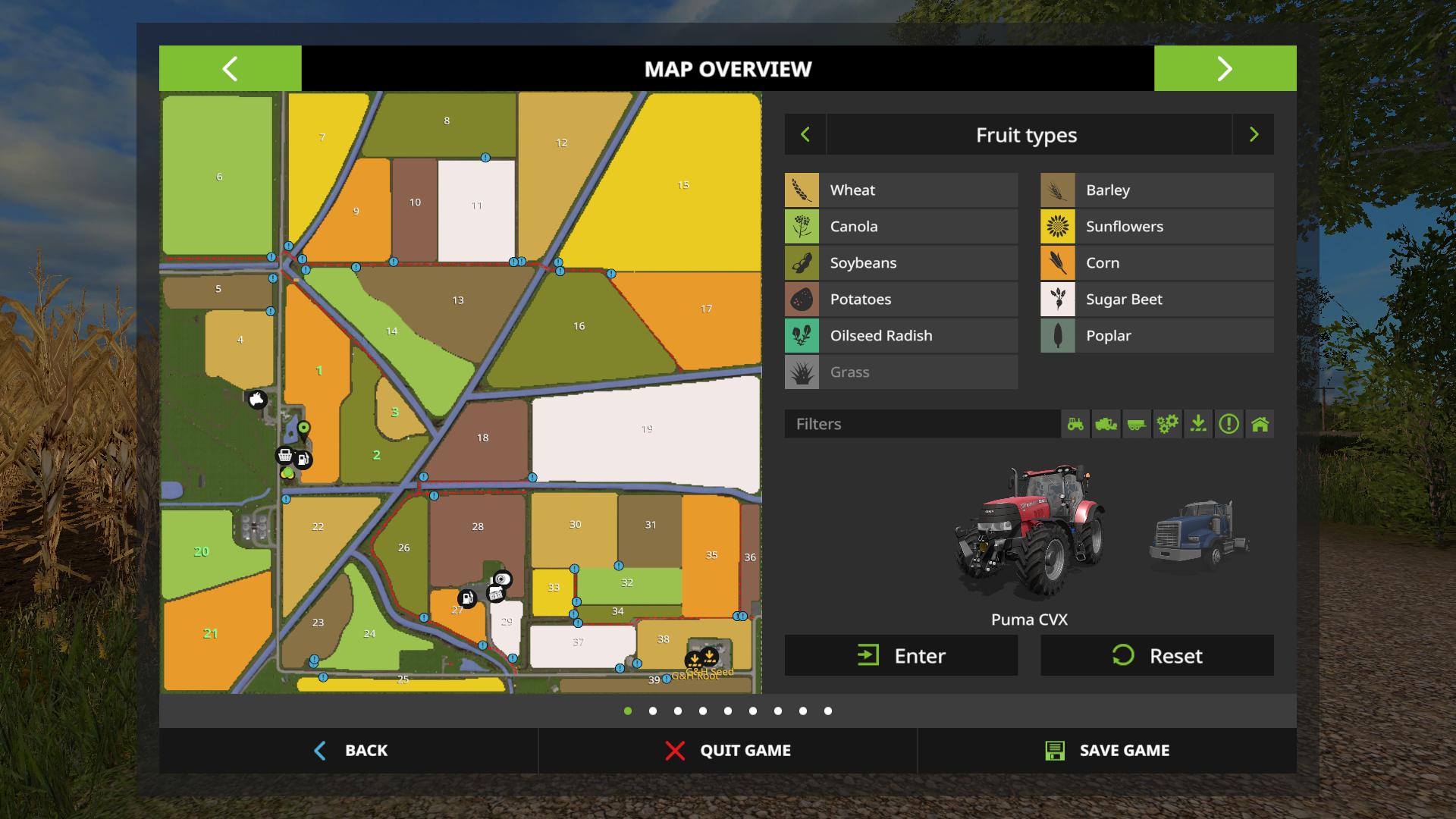Toggle Wheat fruit type on map

click(901, 190)
